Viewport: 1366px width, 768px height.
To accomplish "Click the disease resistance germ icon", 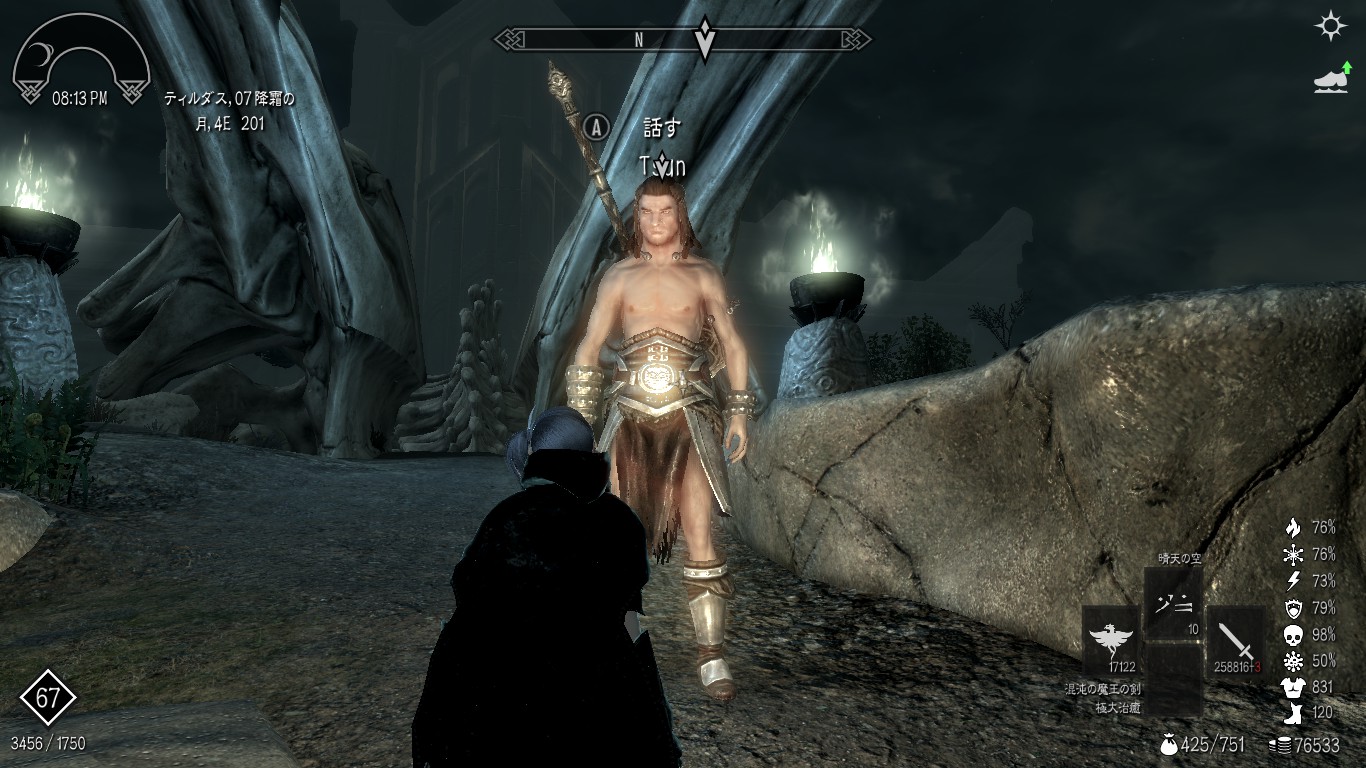I will (1293, 661).
